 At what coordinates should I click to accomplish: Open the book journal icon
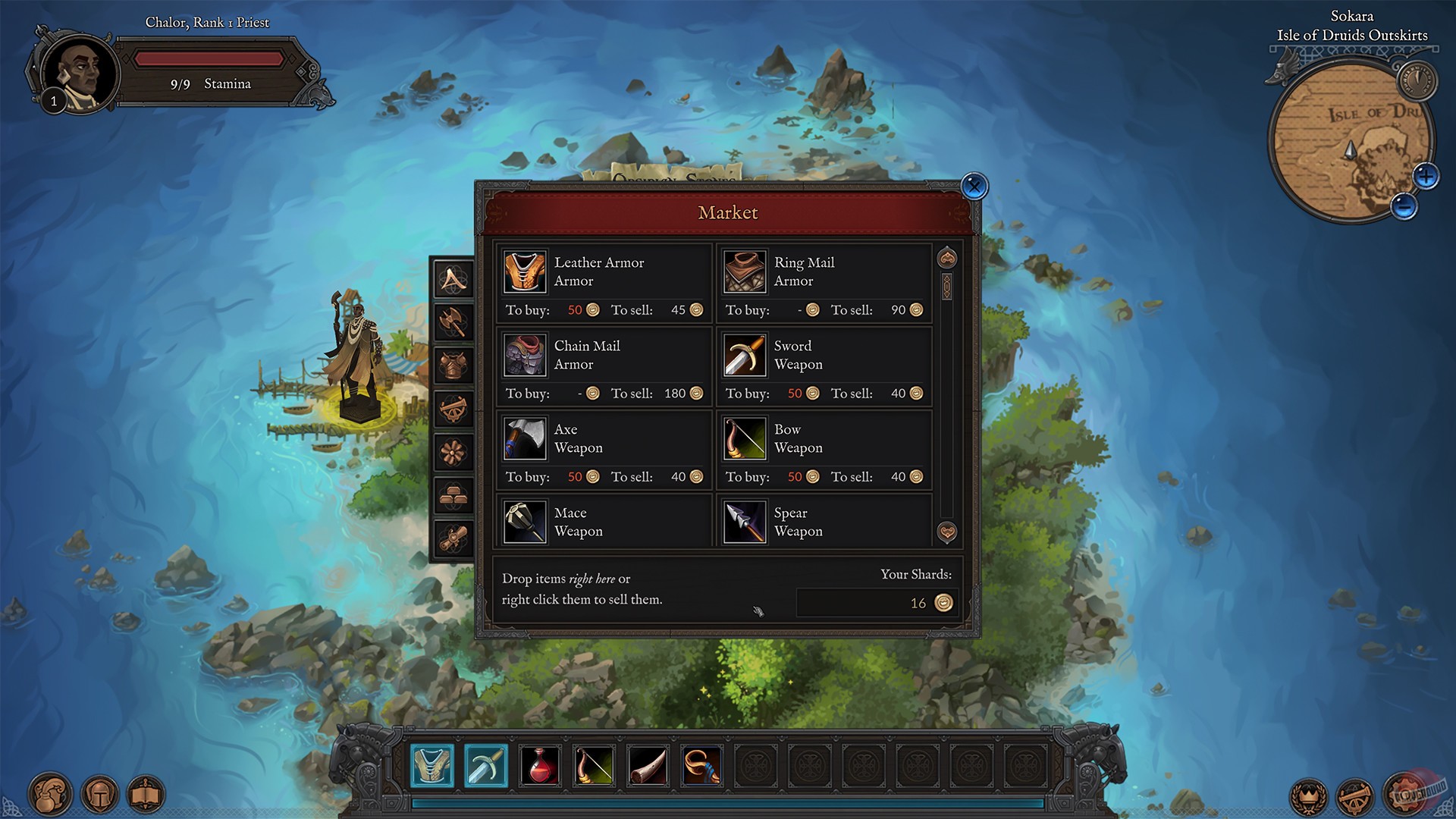[146, 795]
